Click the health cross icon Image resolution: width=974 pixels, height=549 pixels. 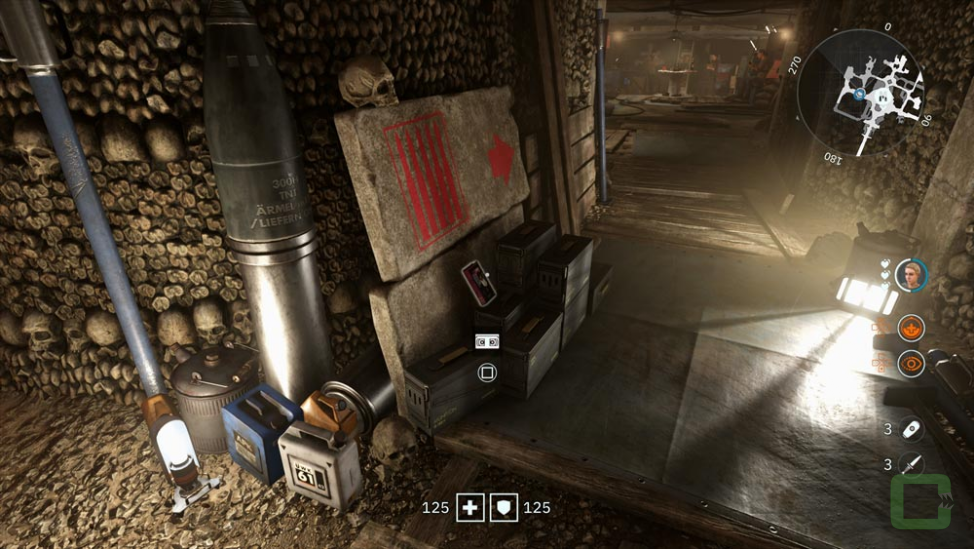pyautogui.click(x=470, y=508)
